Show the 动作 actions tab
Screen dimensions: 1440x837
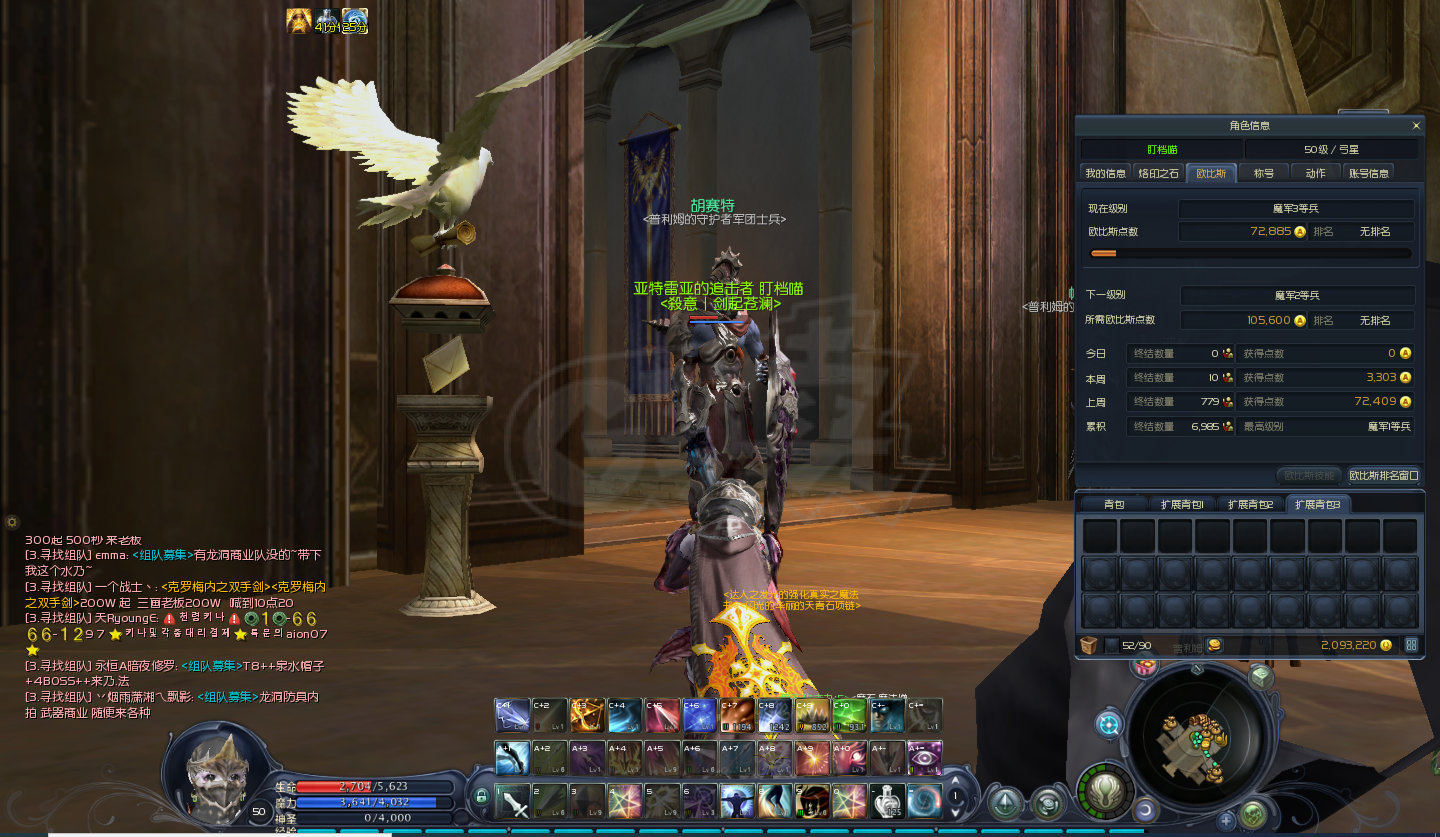(x=1315, y=173)
